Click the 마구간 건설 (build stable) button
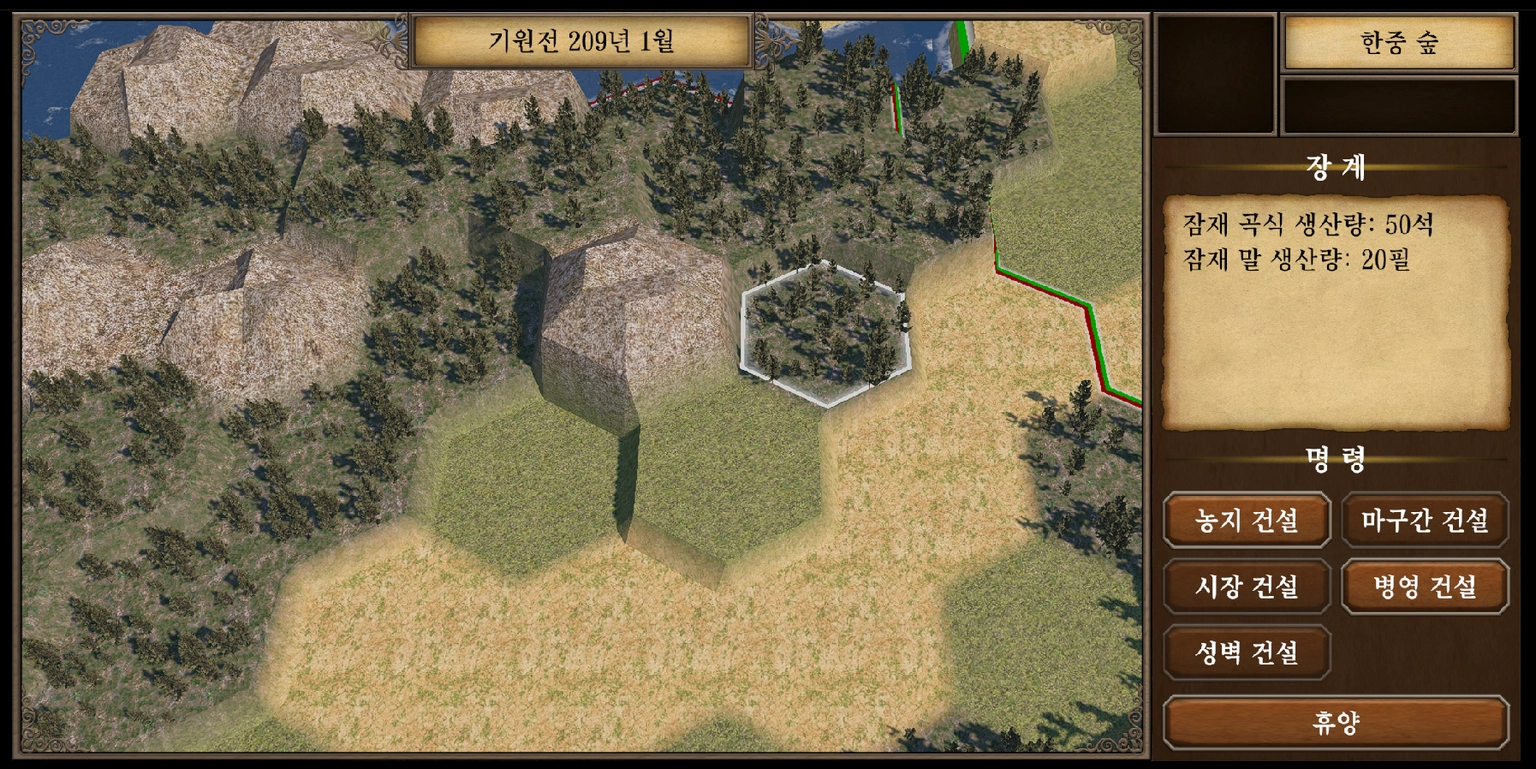This screenshot has width=1536, height=769. (x=1424, y=520)
